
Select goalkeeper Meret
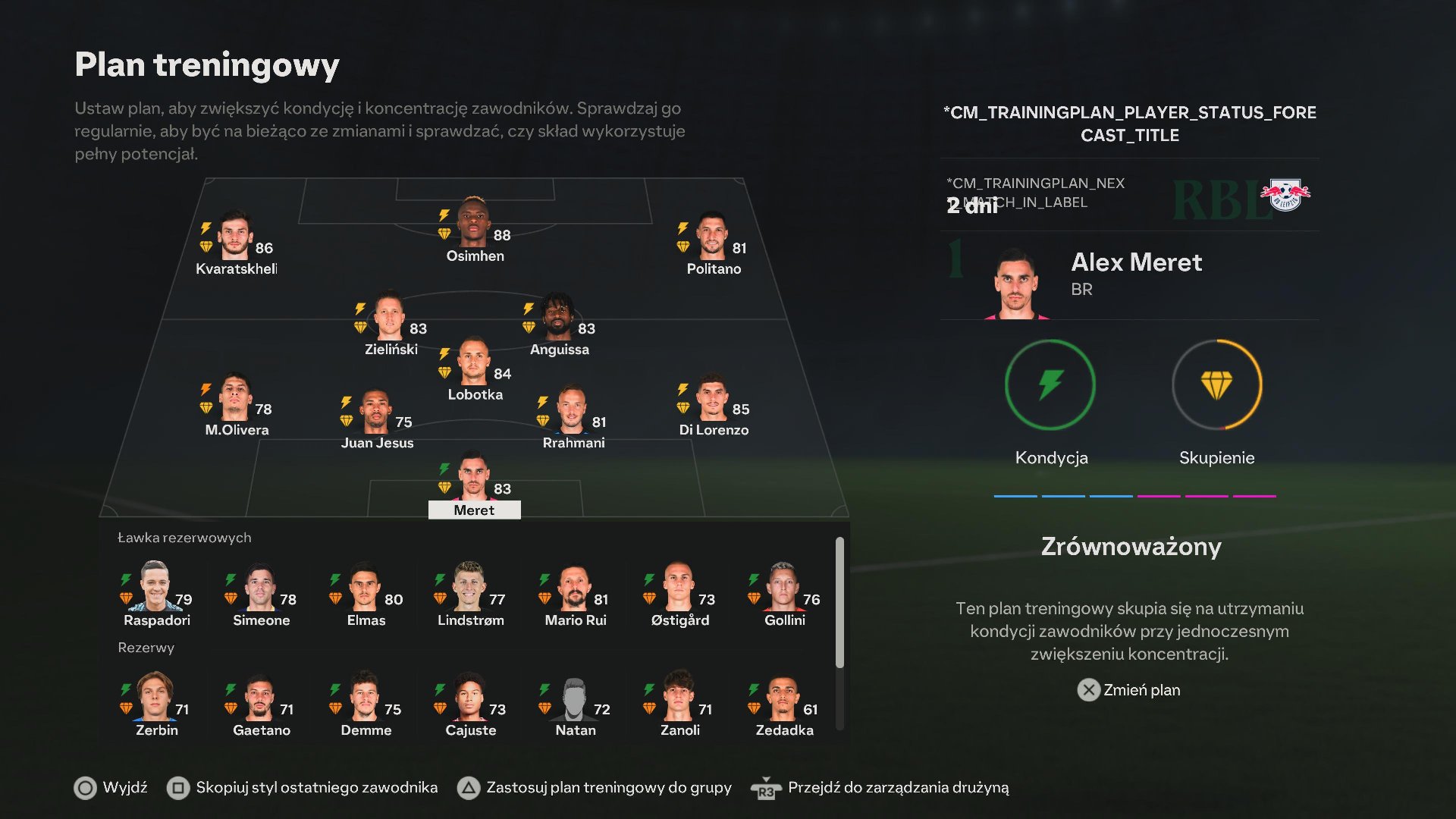click(474, 480)
